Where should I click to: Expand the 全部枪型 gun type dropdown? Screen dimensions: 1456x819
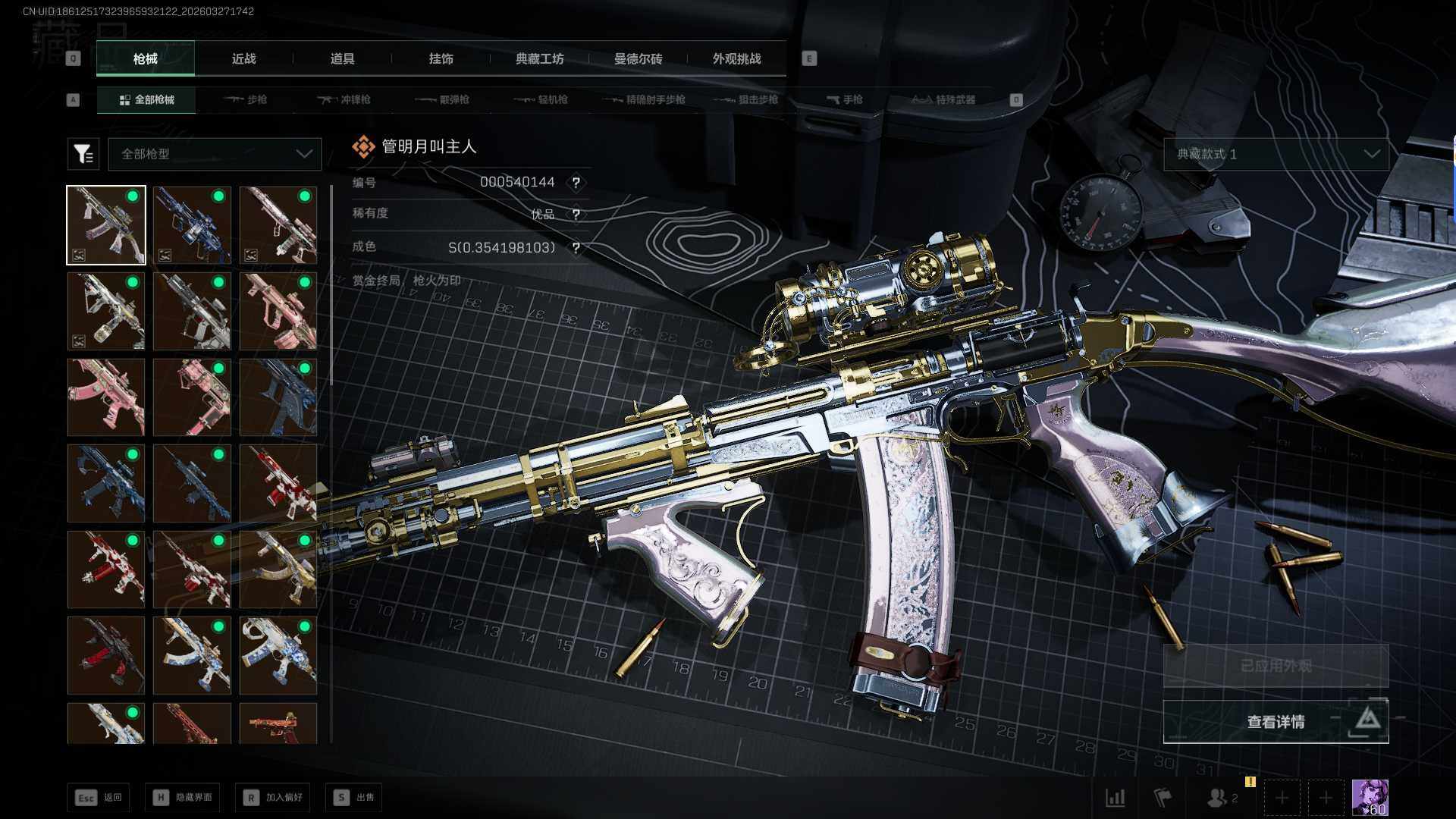pos(215,154)
